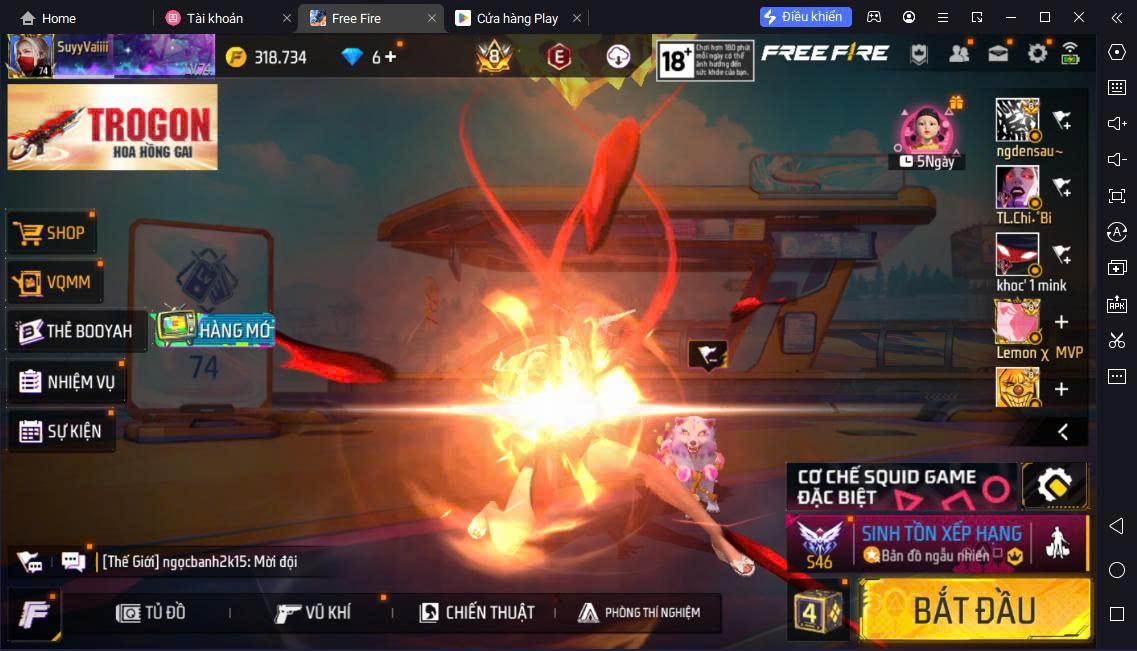Open the HÀNG MỚ TV banner

pyautogui.click(x=212, y=328)
